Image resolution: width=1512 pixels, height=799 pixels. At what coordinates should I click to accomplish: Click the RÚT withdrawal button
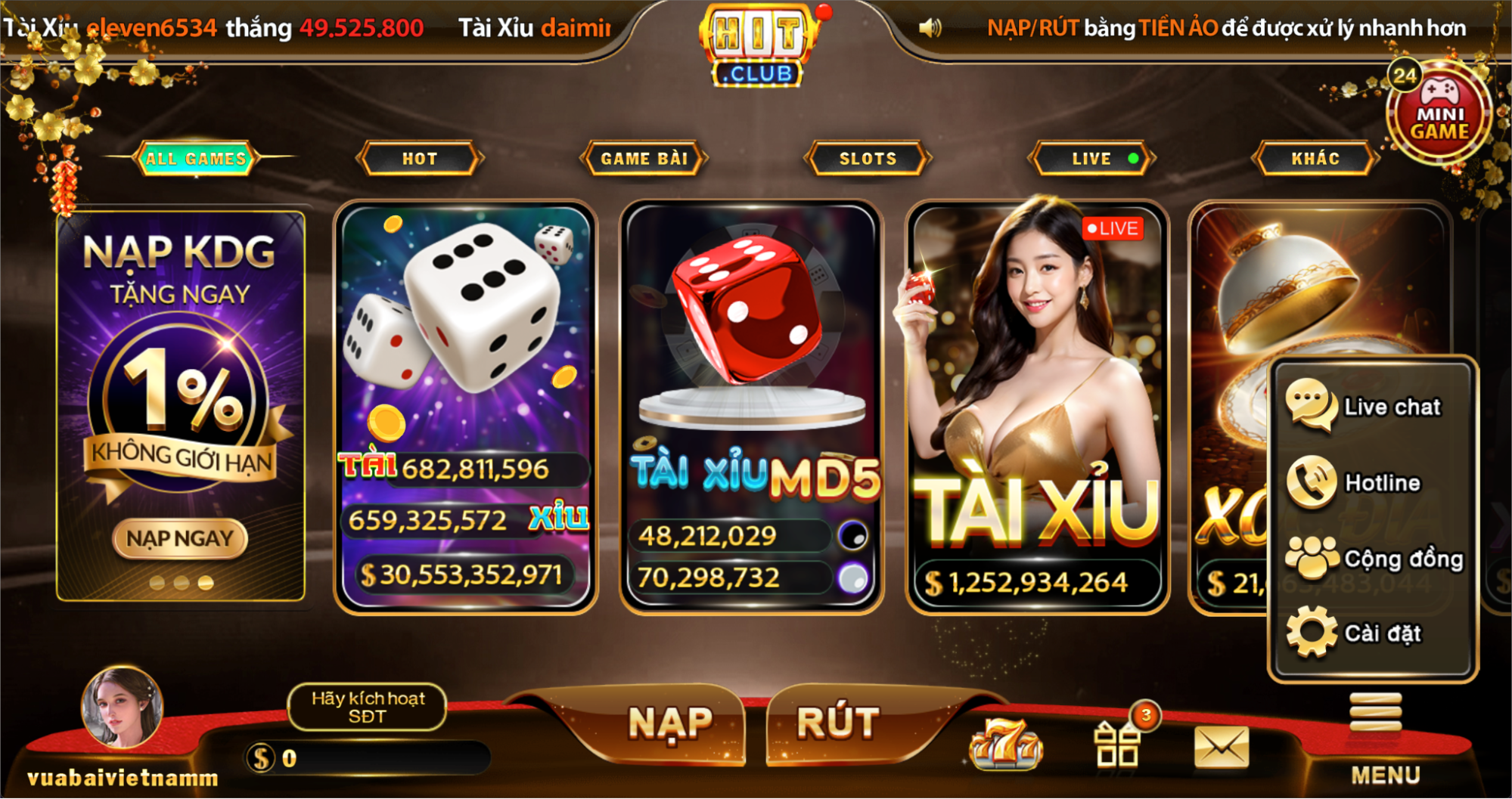tap(837, 722)
